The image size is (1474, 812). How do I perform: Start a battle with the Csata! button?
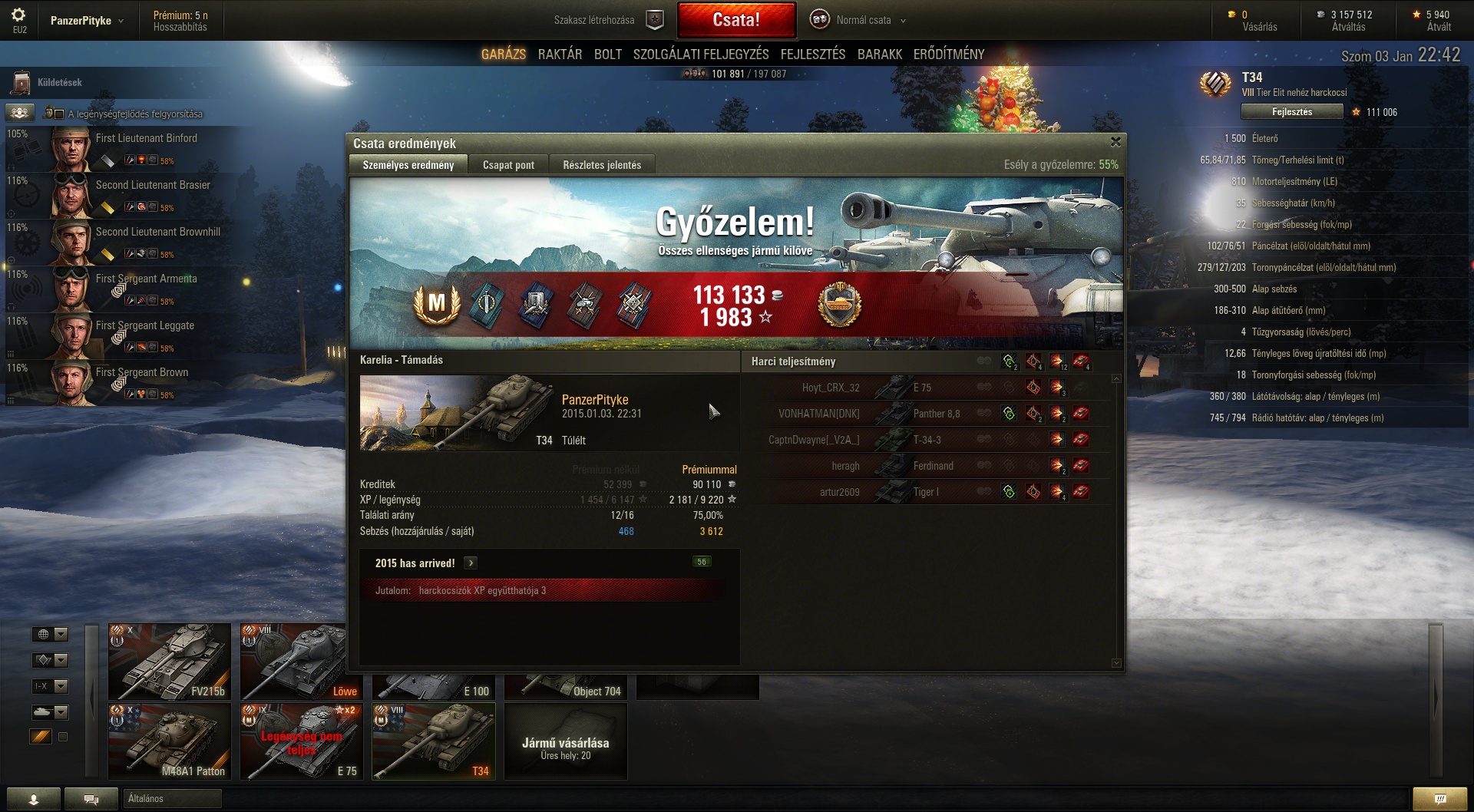pos(736,20)
